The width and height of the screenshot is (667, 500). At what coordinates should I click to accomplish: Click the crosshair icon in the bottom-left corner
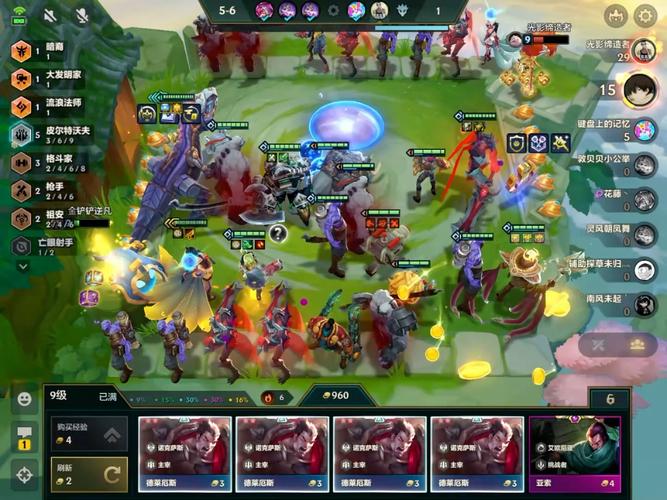[23, 473]
